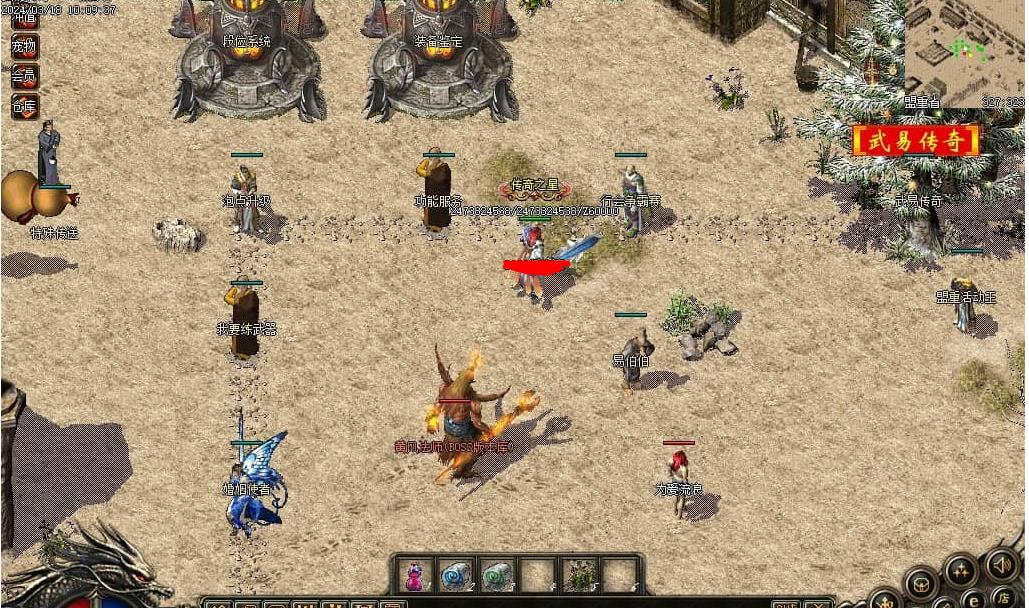
Task: Open the 会员 membership menu
Action: [24, 76]
